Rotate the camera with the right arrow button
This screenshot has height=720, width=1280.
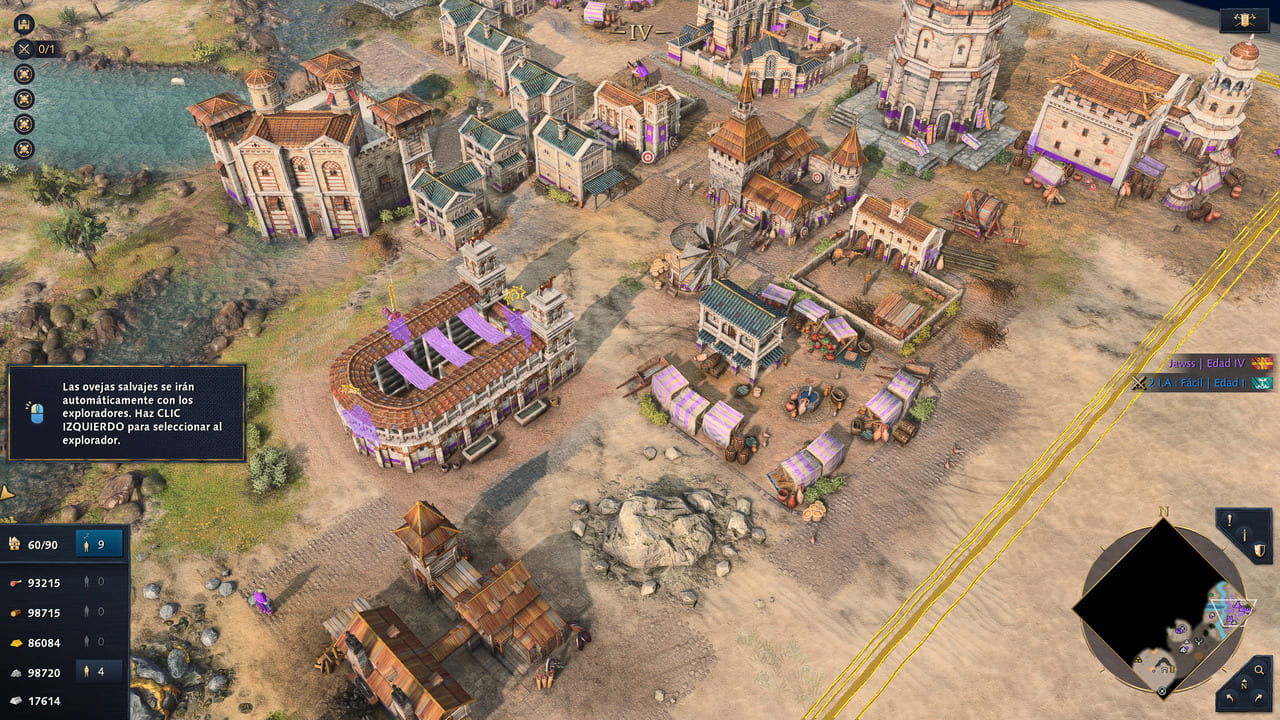coord(1259,697)
